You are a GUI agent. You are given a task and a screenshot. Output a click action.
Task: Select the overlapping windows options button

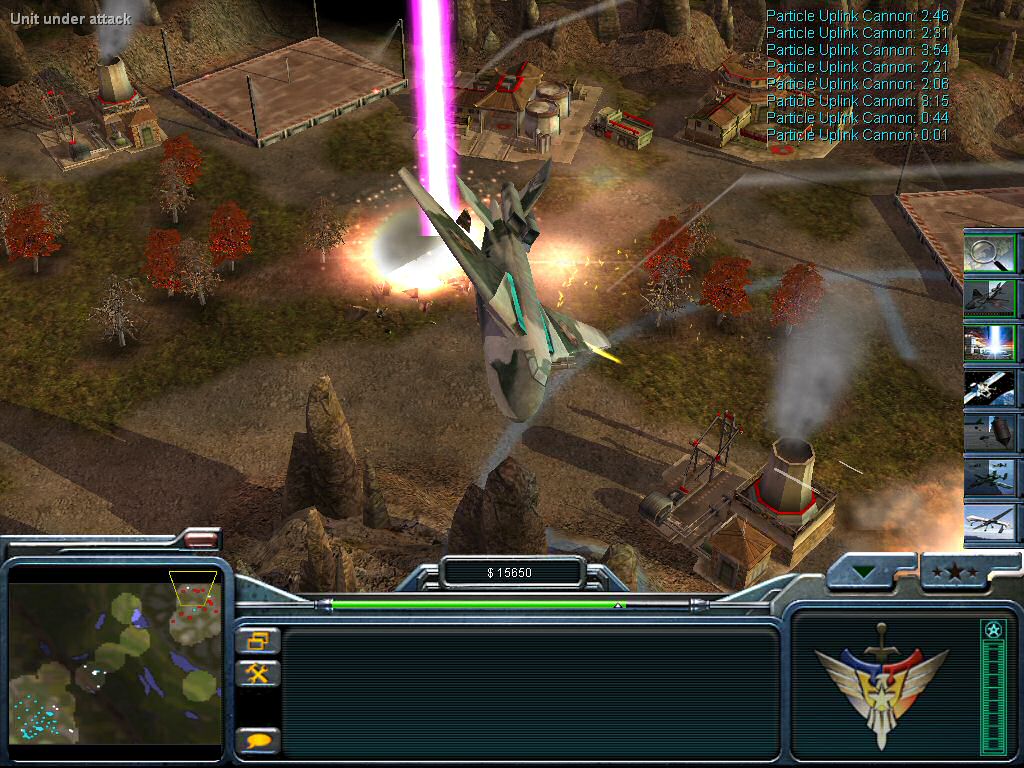click(x=258, y=640)
